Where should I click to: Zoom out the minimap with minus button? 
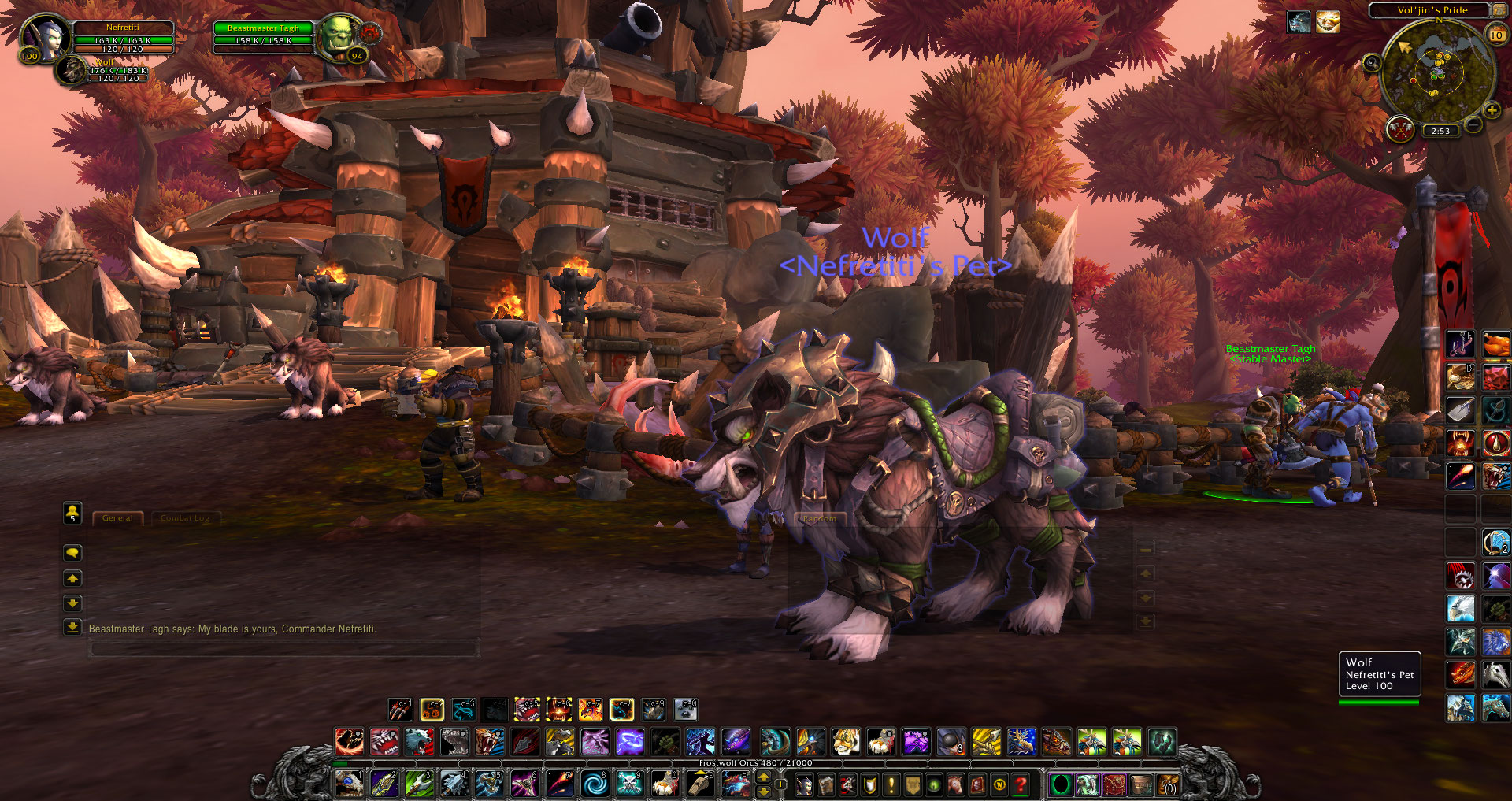(1473, 125)
